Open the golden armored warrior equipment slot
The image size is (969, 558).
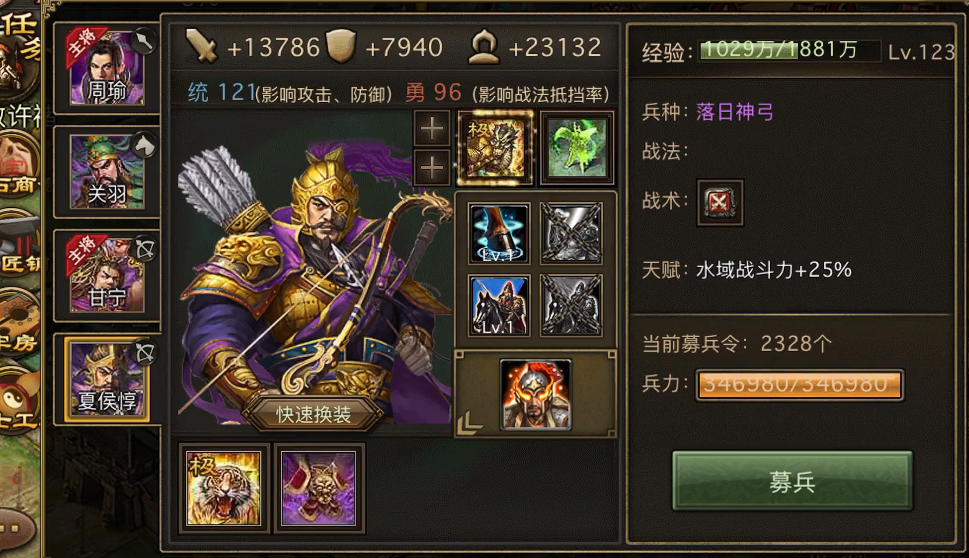(495, 147)
